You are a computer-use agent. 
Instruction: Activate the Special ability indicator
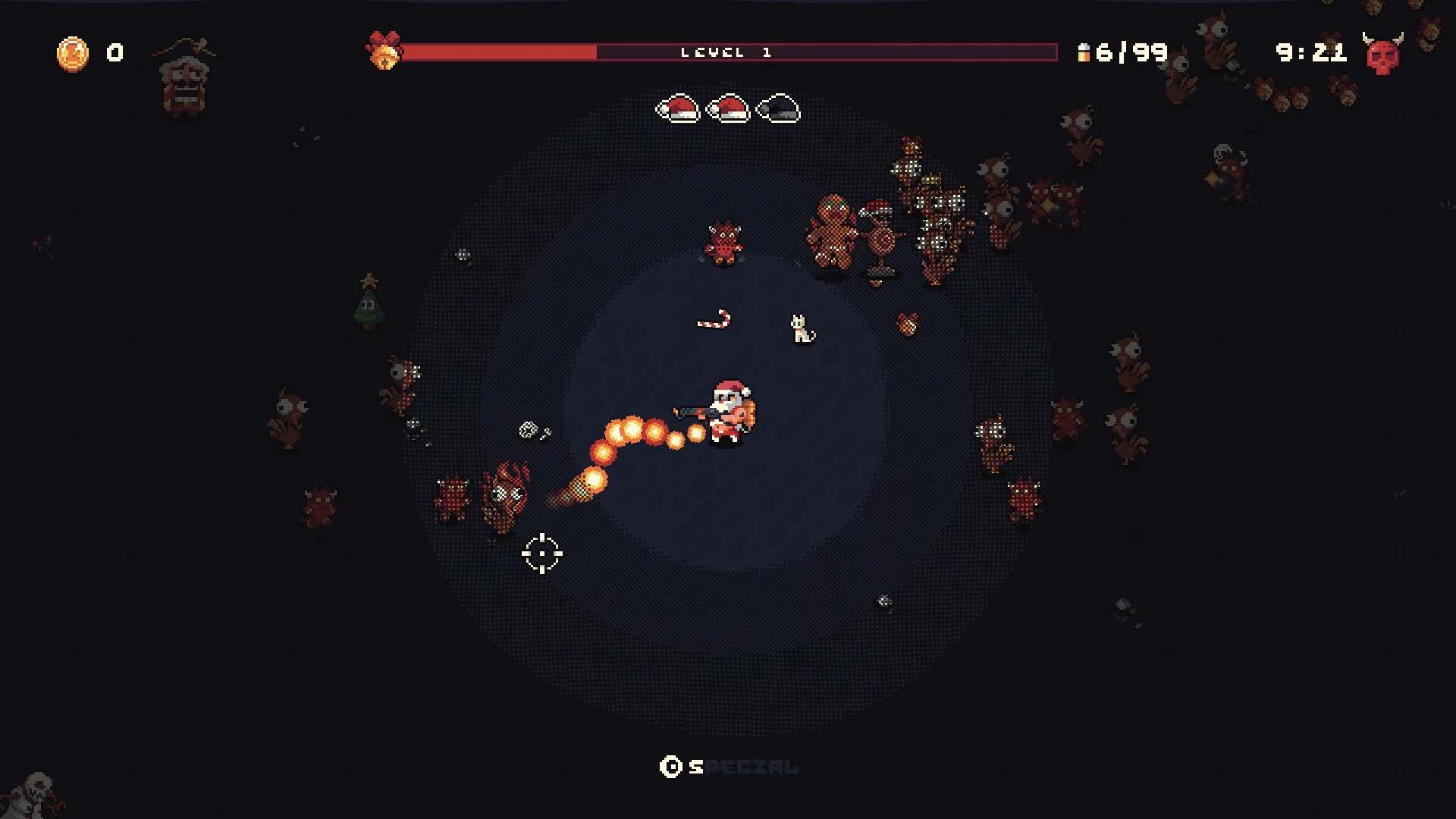[x=728, y=767]
